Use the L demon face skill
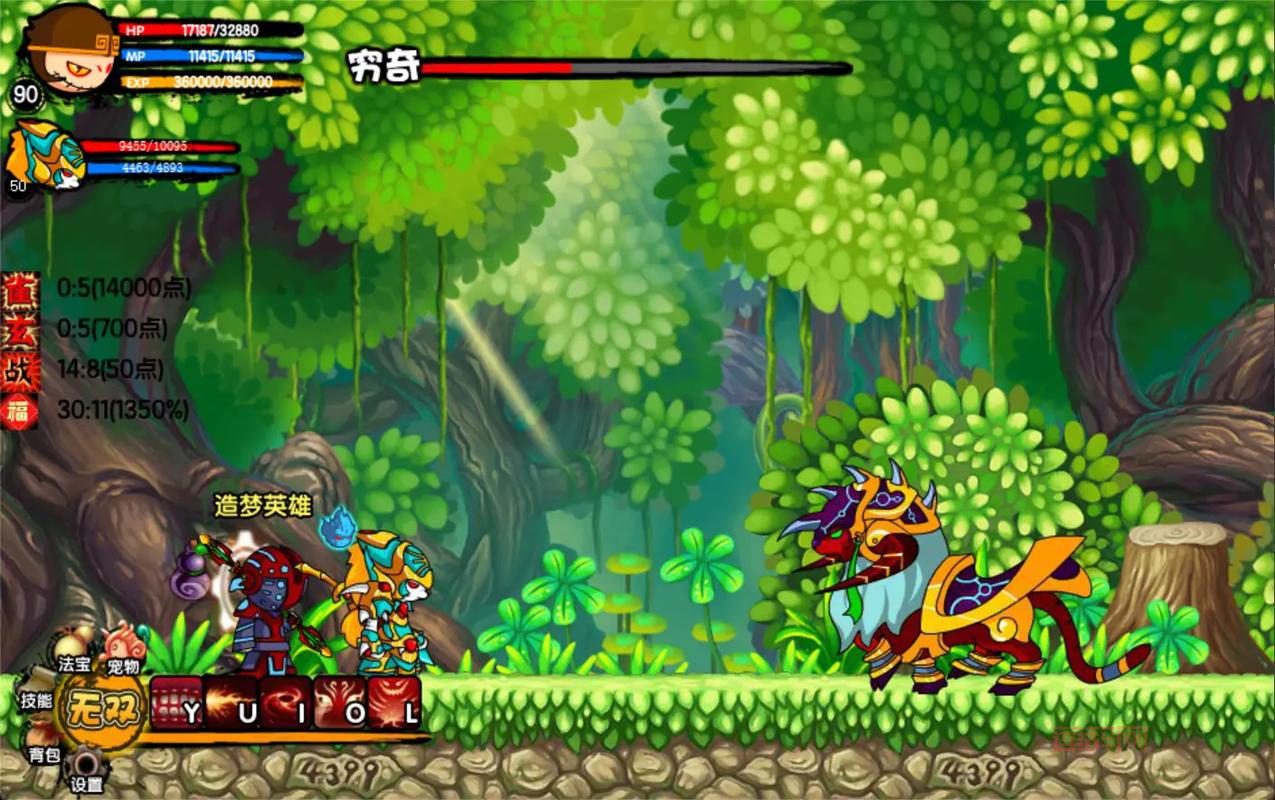Viewport: 1275px width, 800px height. (x=395, y=702)
